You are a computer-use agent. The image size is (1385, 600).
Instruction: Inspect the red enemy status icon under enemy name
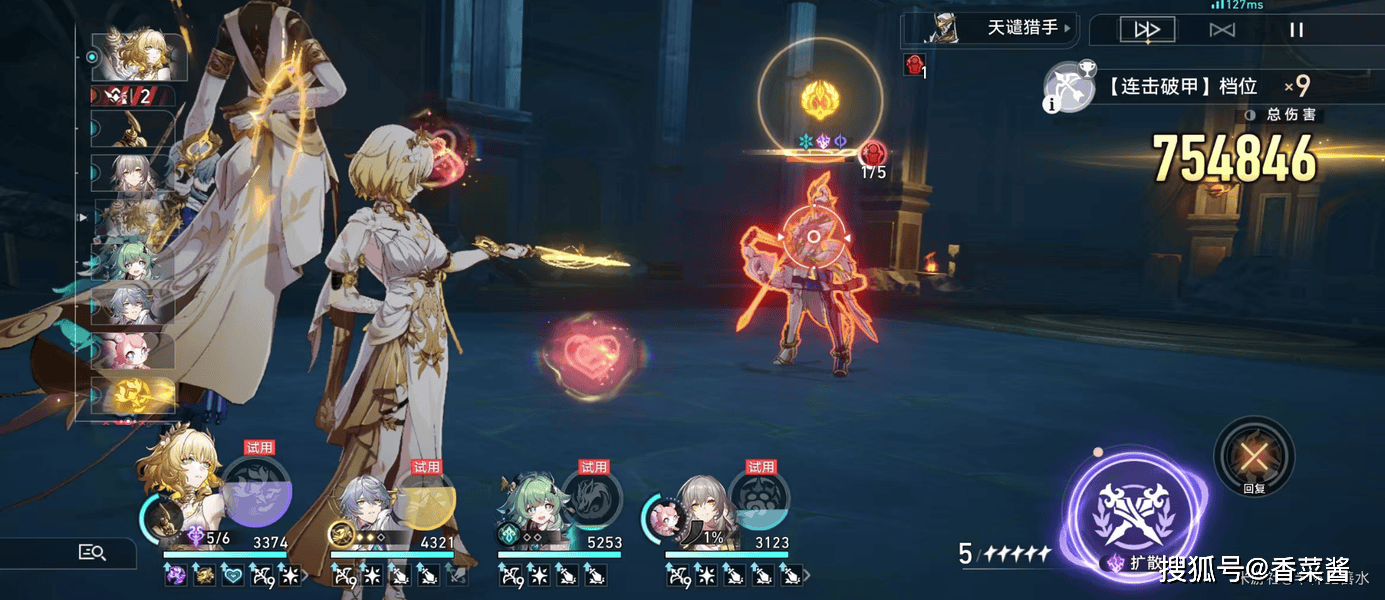point(913,66)
